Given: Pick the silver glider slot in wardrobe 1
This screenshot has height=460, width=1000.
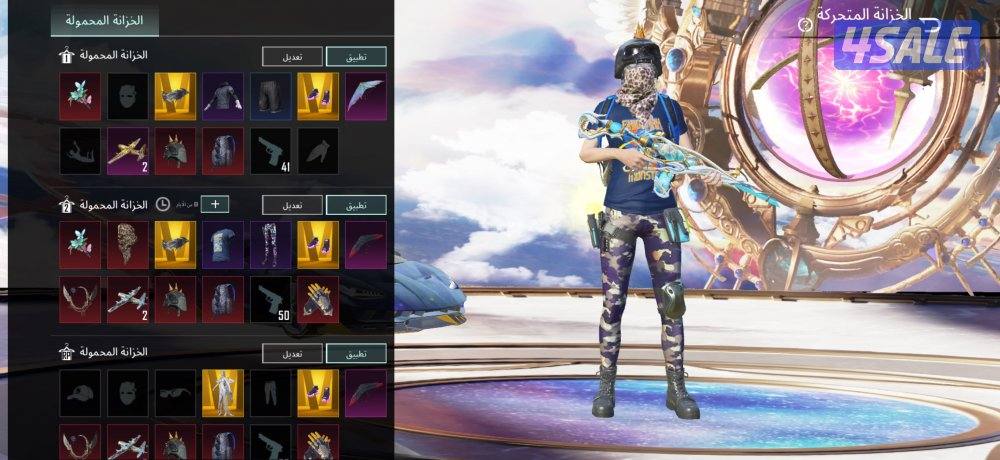Looking at the screenshot, I should (x=365, y=93).
